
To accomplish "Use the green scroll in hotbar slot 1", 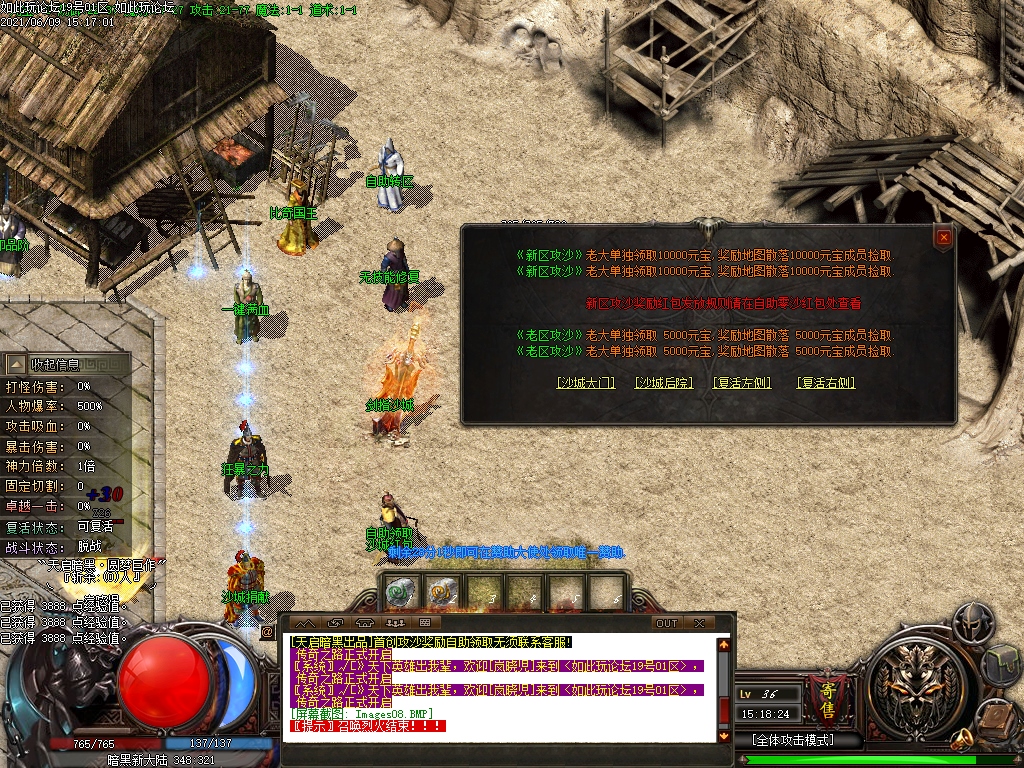I will 402,594.
